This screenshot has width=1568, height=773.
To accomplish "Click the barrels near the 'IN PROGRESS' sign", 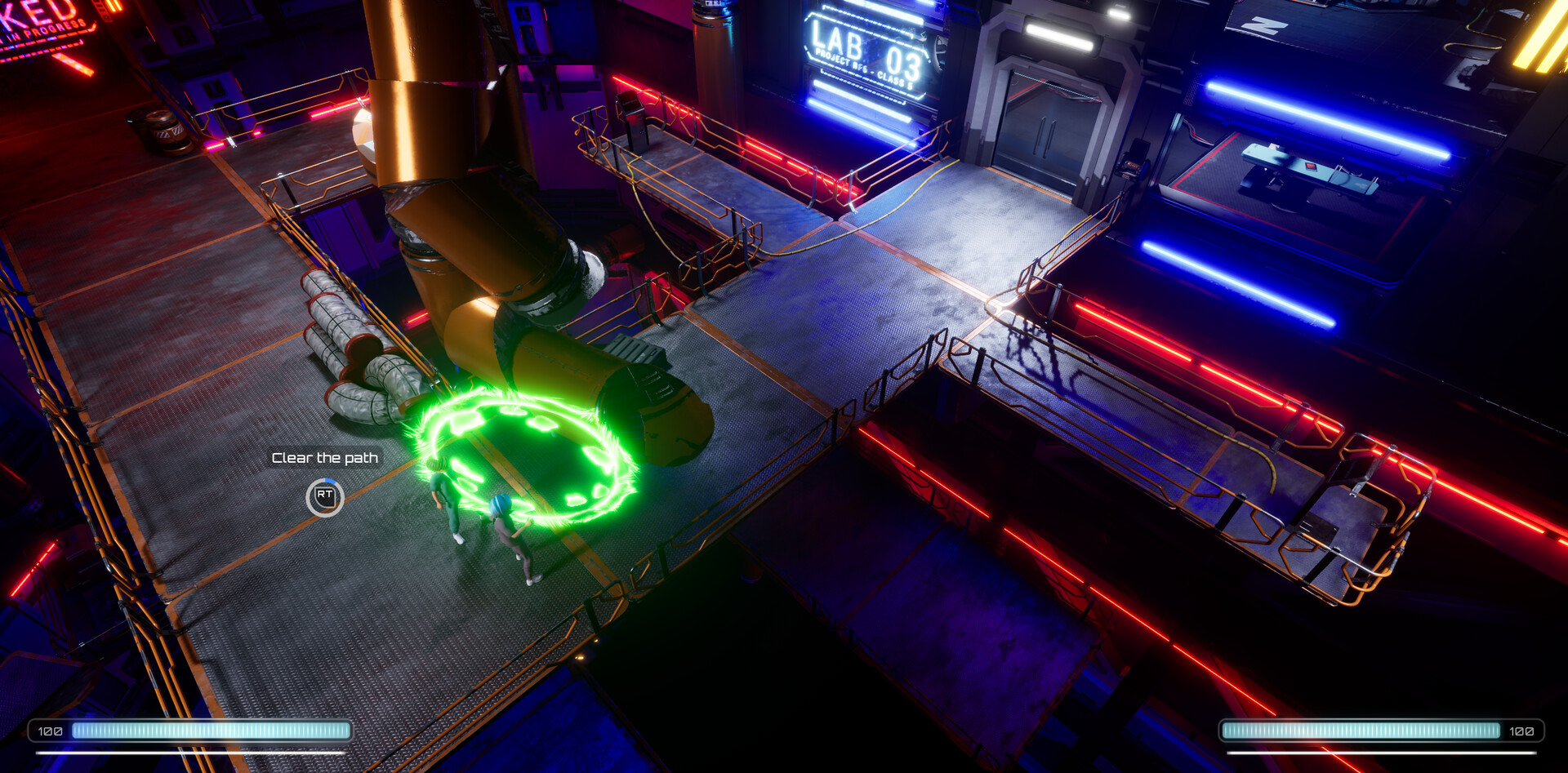I will (x=163, y=131).
